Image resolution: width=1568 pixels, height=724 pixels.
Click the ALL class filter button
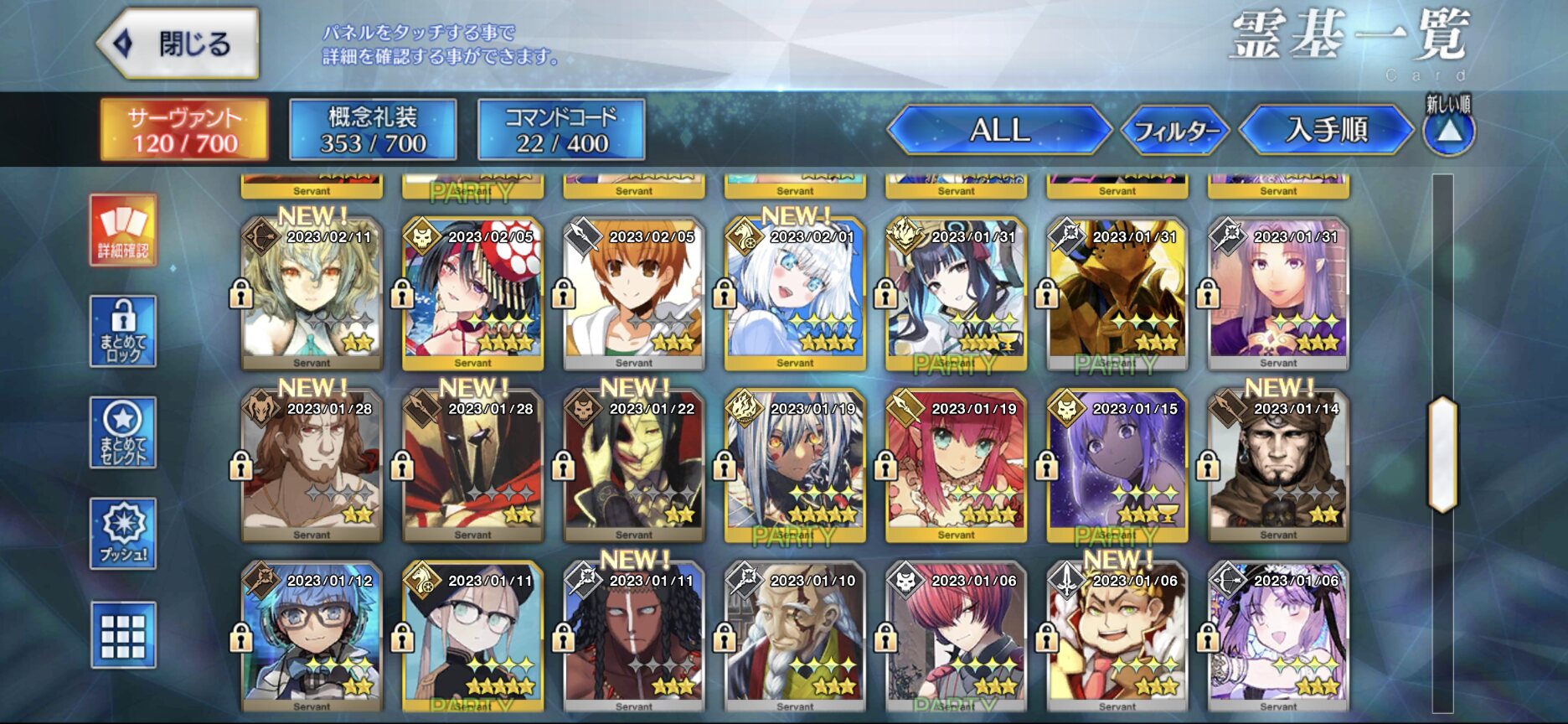tap(999, 130)
